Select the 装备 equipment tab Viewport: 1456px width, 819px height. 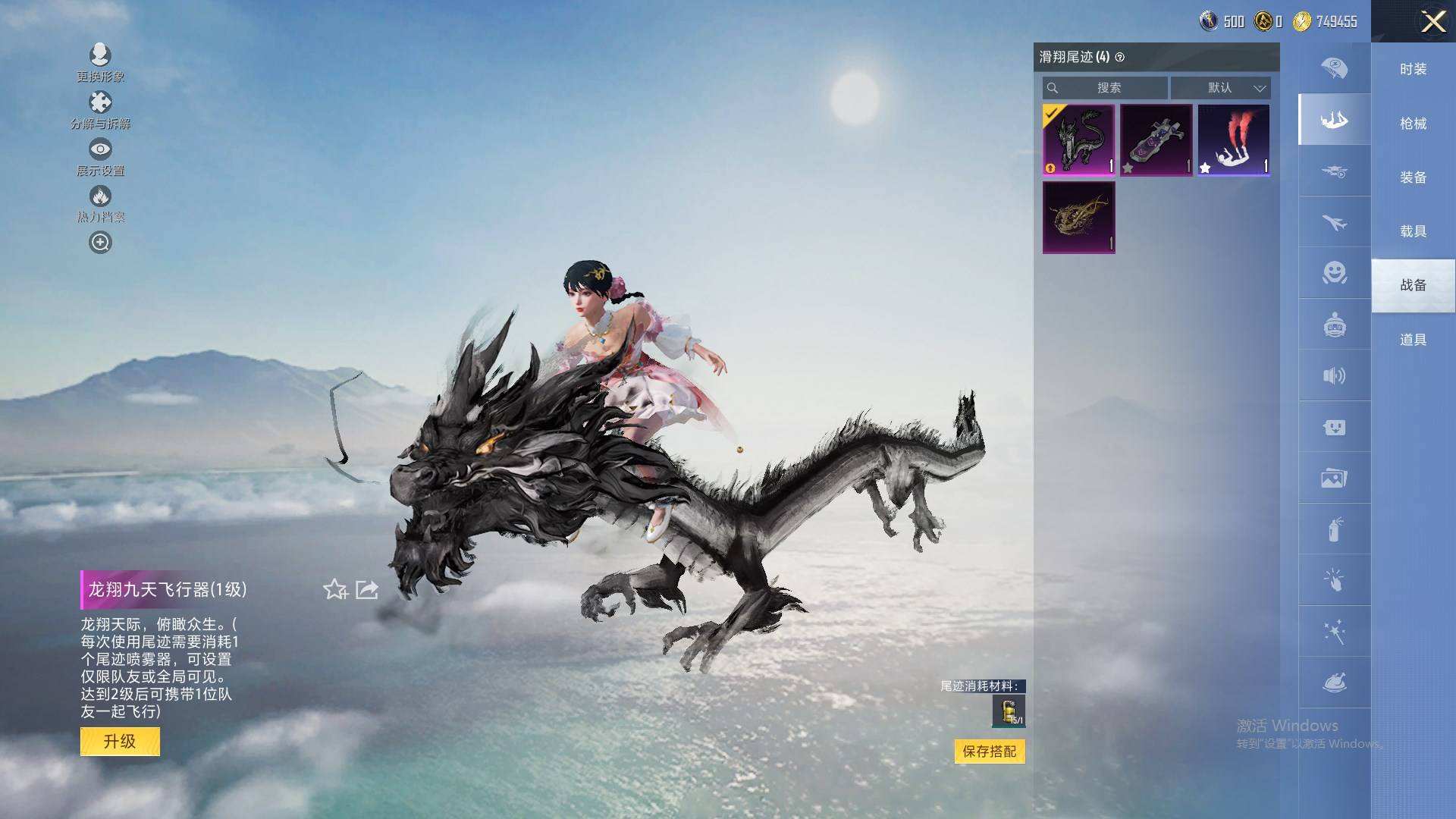[x=1413, y=177]
